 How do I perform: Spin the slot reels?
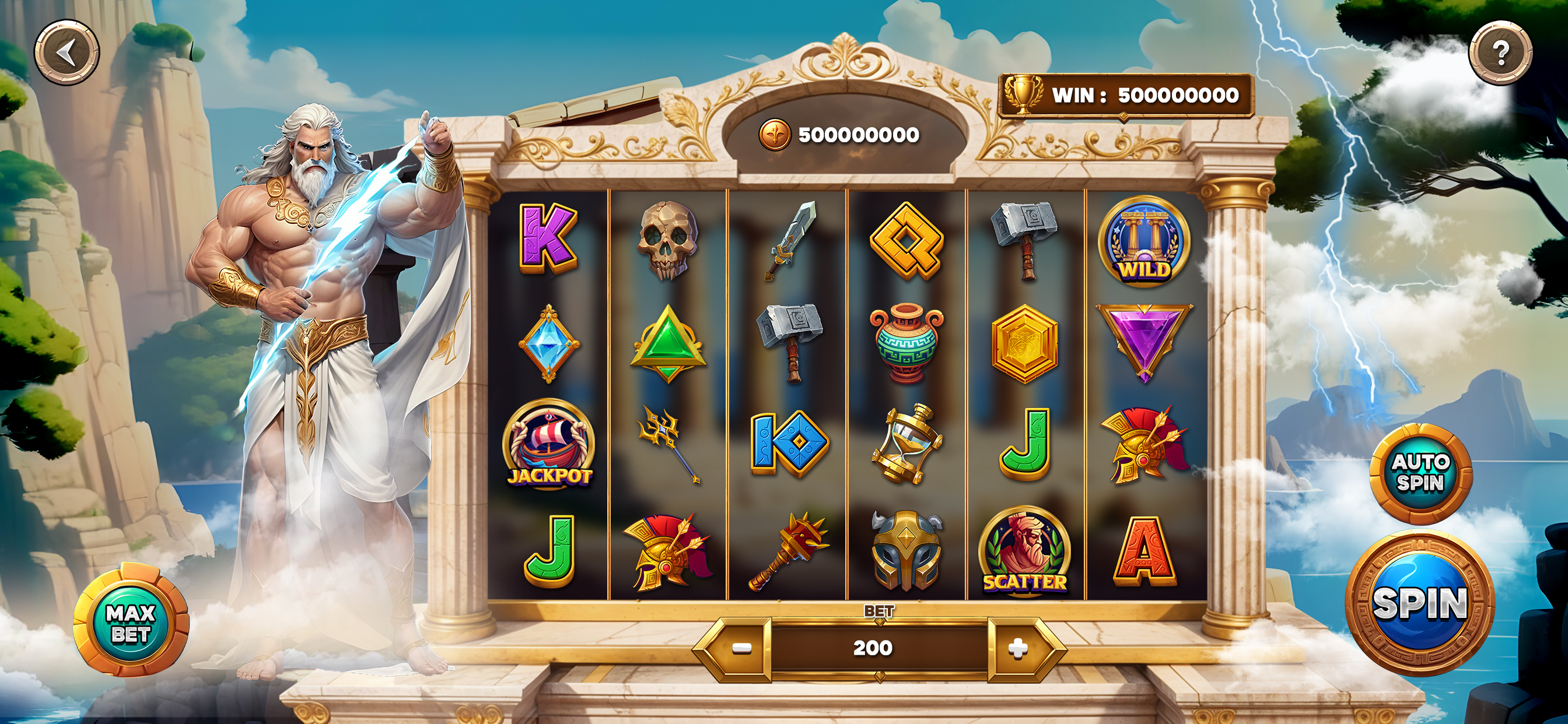pyautogui.click(x=1419, y=603)
